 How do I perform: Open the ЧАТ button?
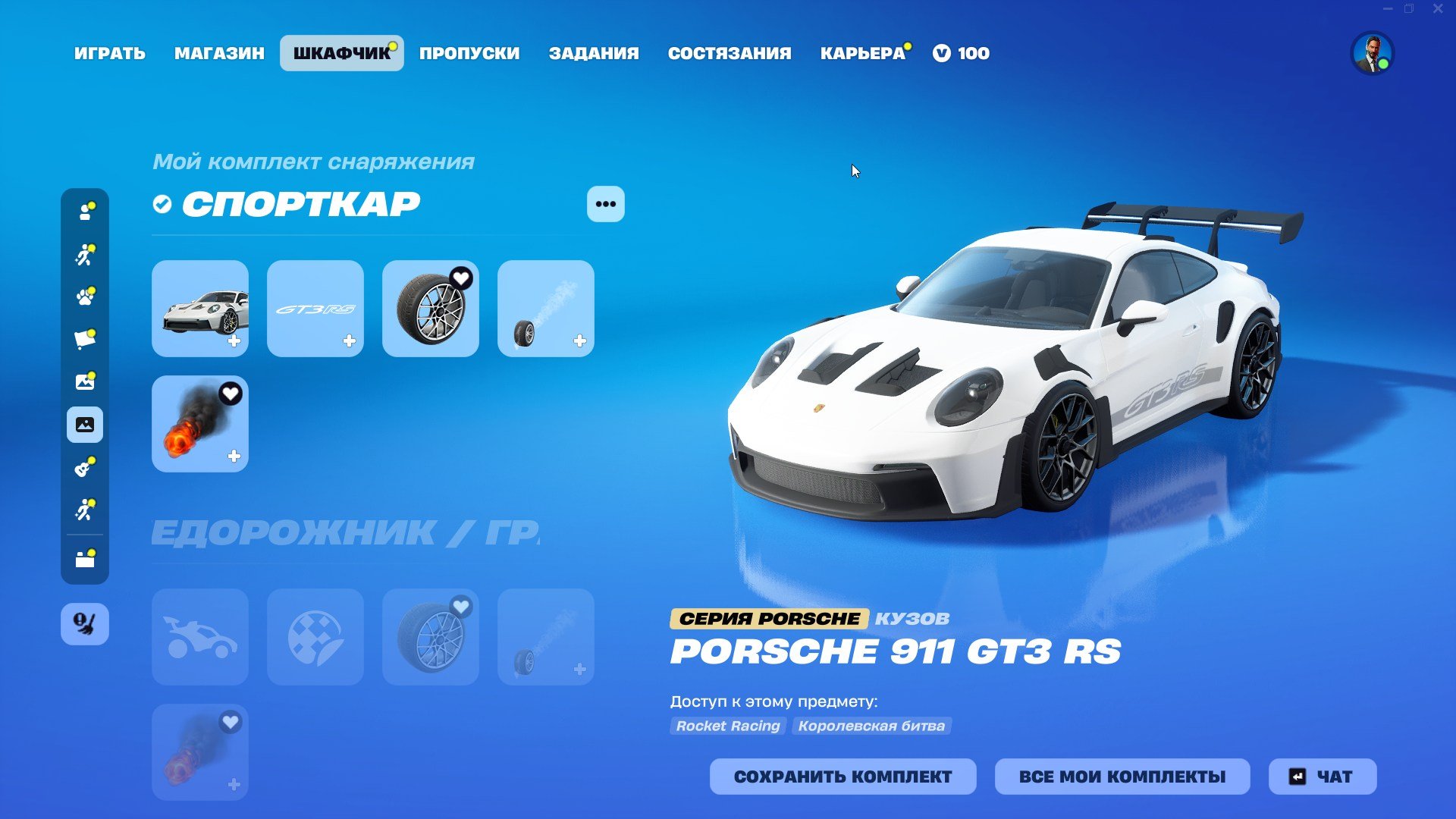point(1322,777)
